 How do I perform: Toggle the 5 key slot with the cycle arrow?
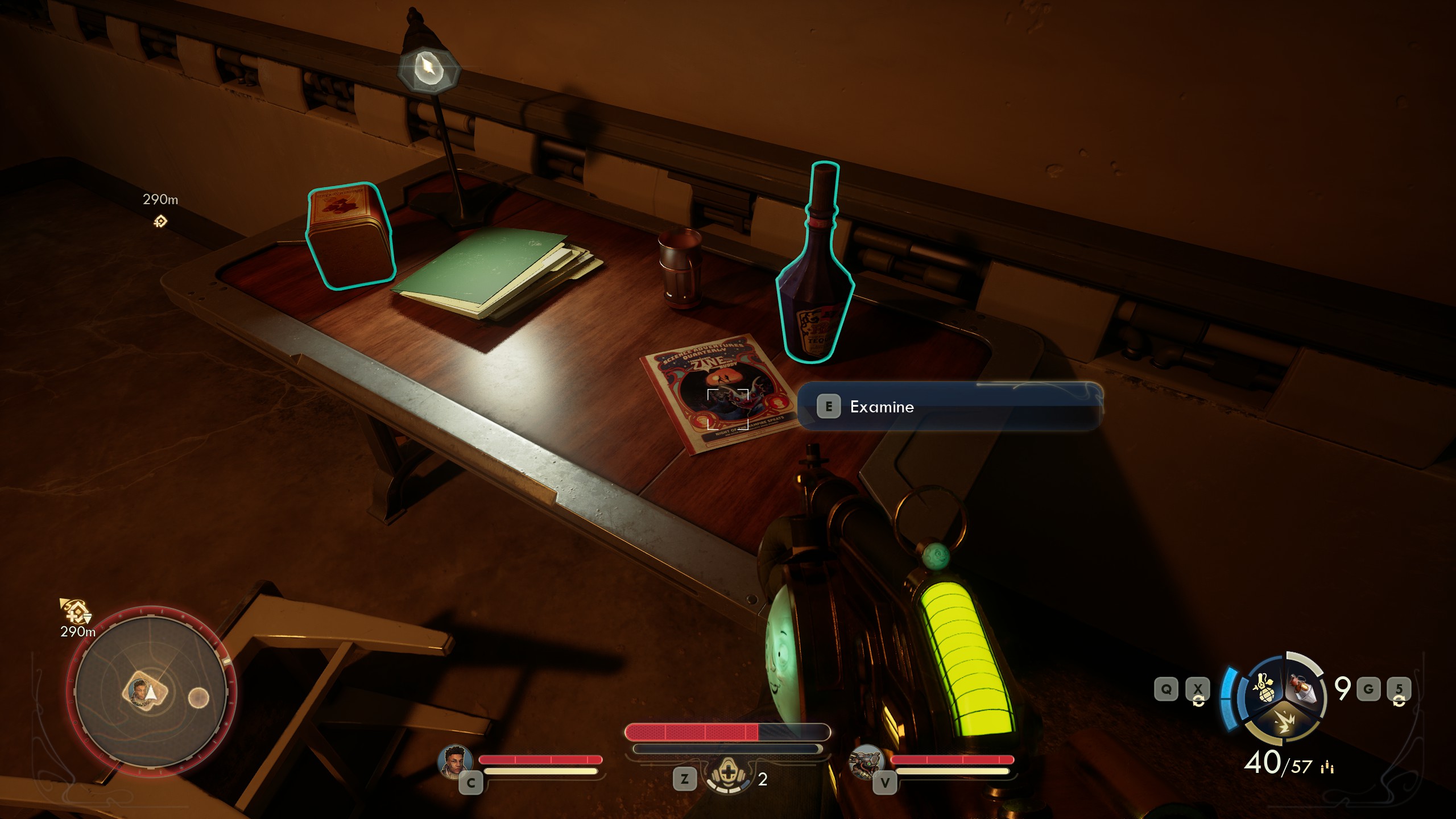(1400, 688)
